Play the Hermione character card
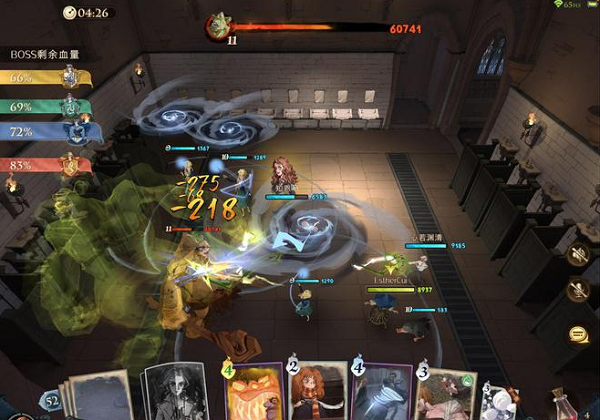600x420 pixels. click(x=318, y=393)
